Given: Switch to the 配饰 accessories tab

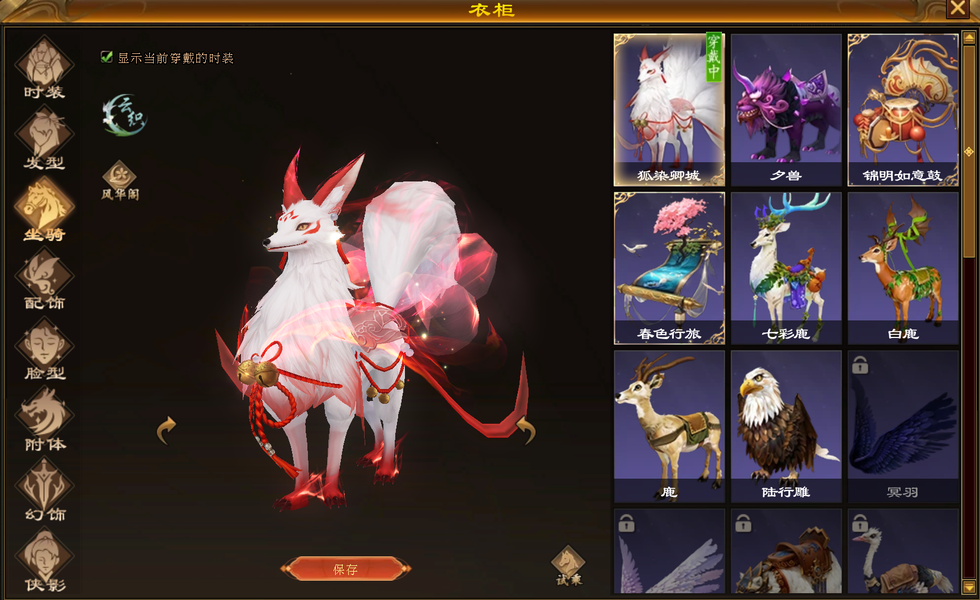Looking at the screenshot, I should tap(44, 277).
